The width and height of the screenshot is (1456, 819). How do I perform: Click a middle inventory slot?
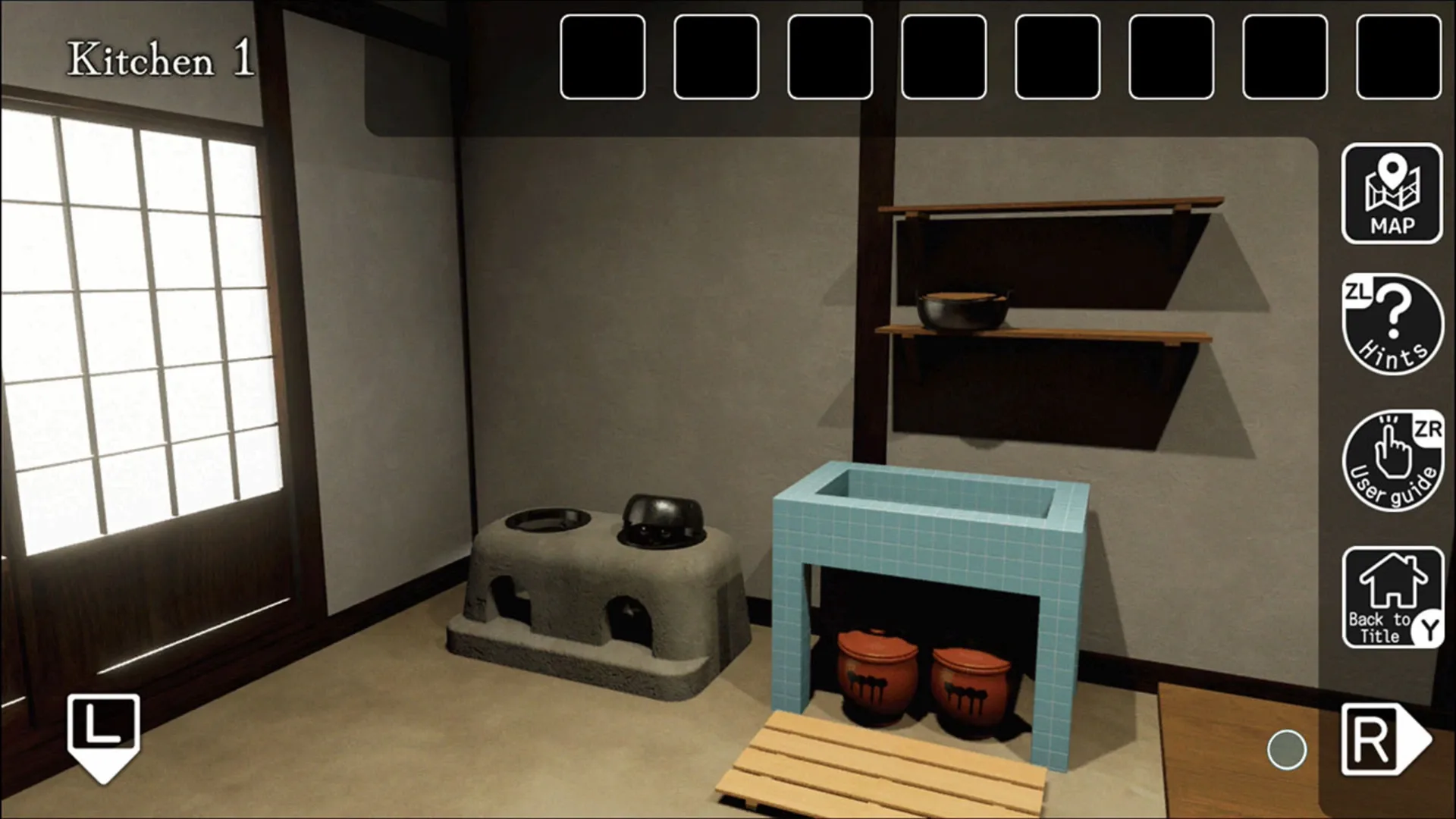coord(944,55)
